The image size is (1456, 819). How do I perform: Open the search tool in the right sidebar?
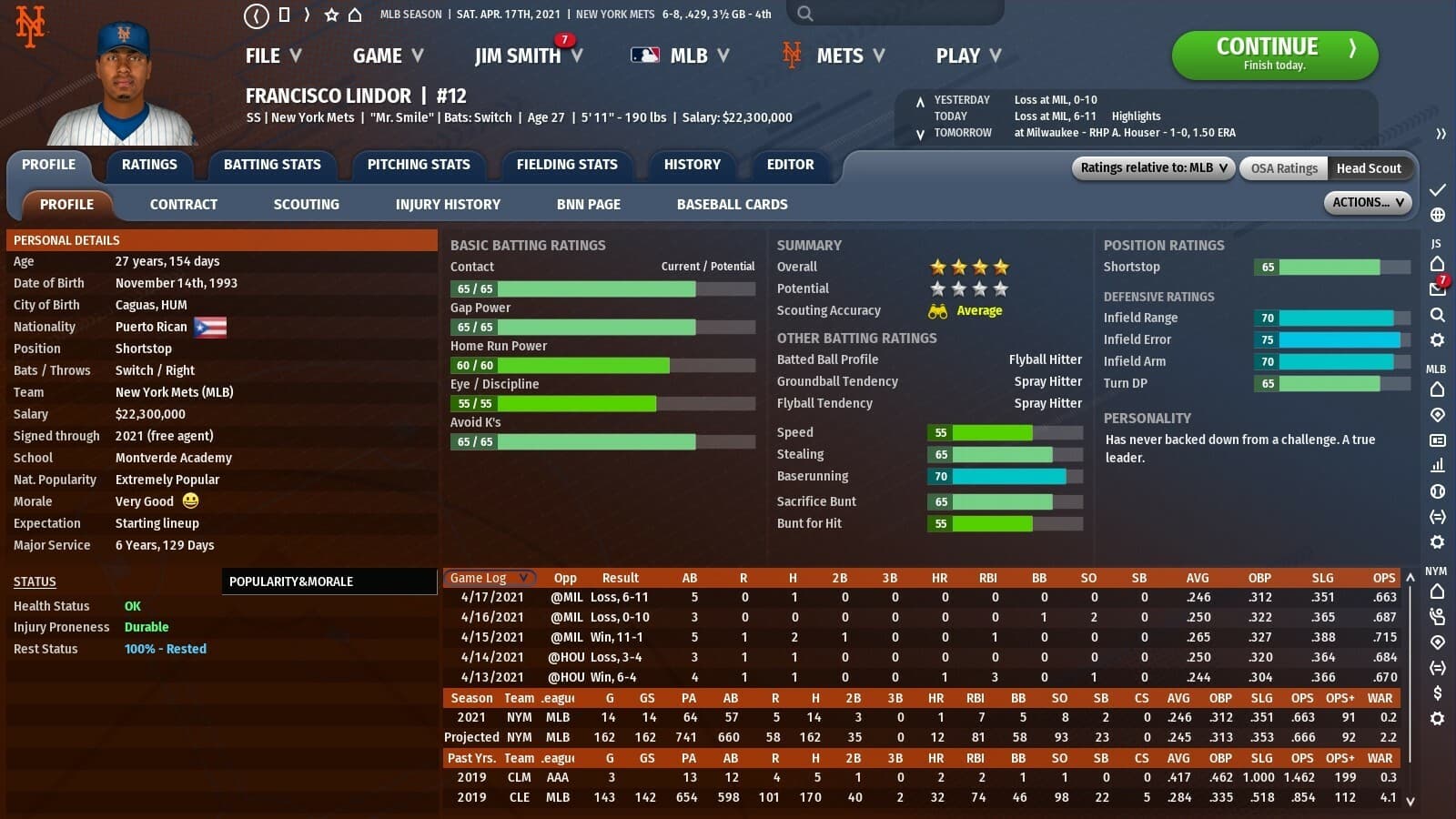click(x=1438, y=314)
